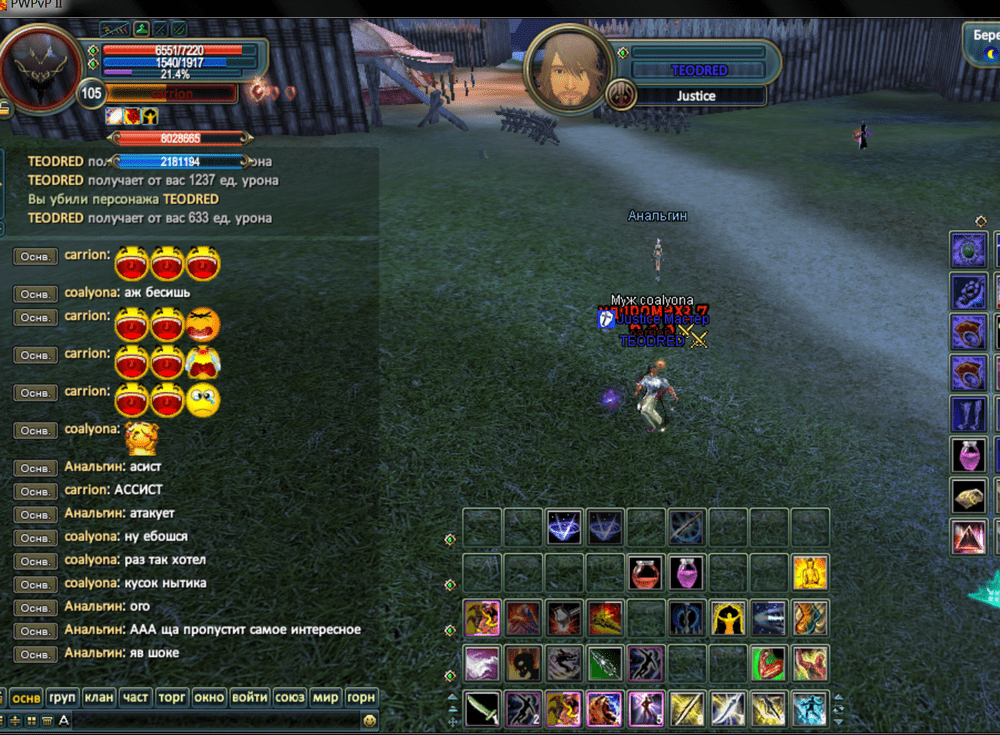Trigger the flexing red arm buff
Image resolution: width=1000 pixels, height=735 pixels.
[769, 663]
